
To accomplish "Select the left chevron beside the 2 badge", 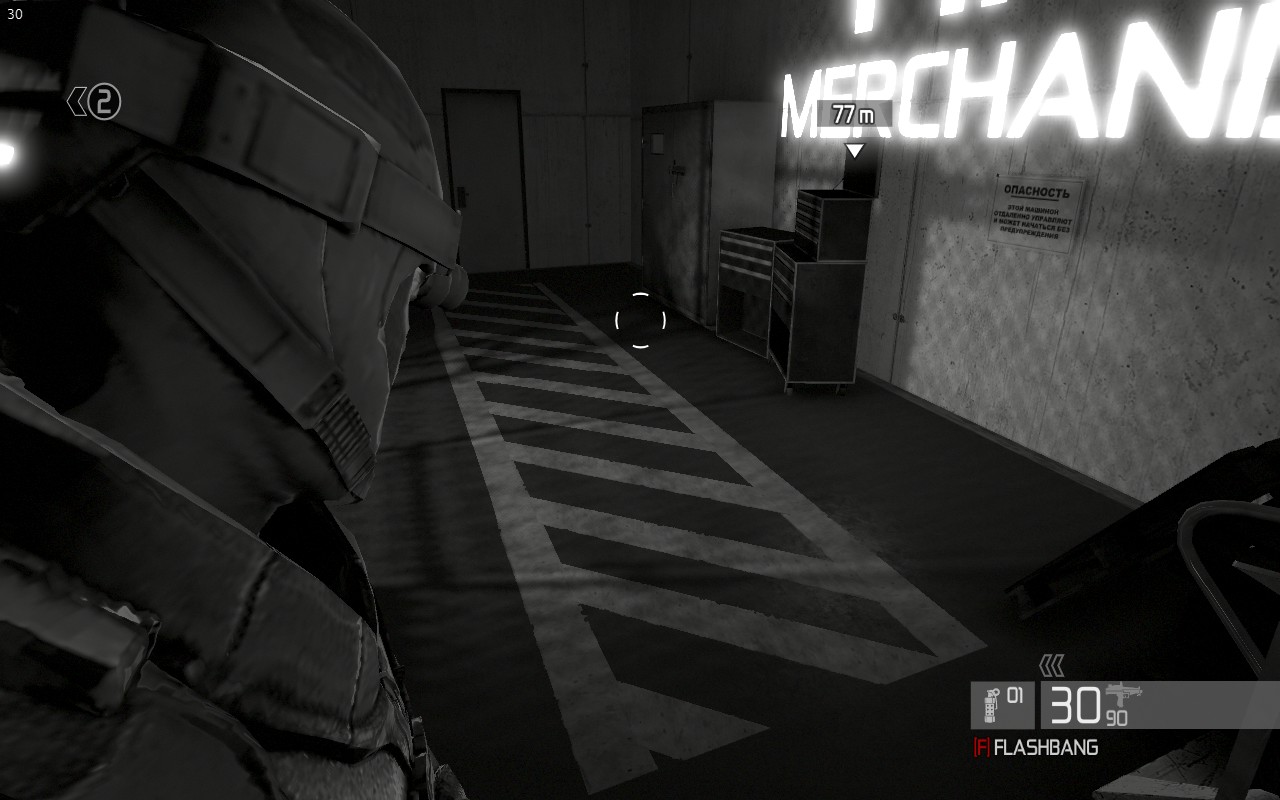I will pos(78,99).
